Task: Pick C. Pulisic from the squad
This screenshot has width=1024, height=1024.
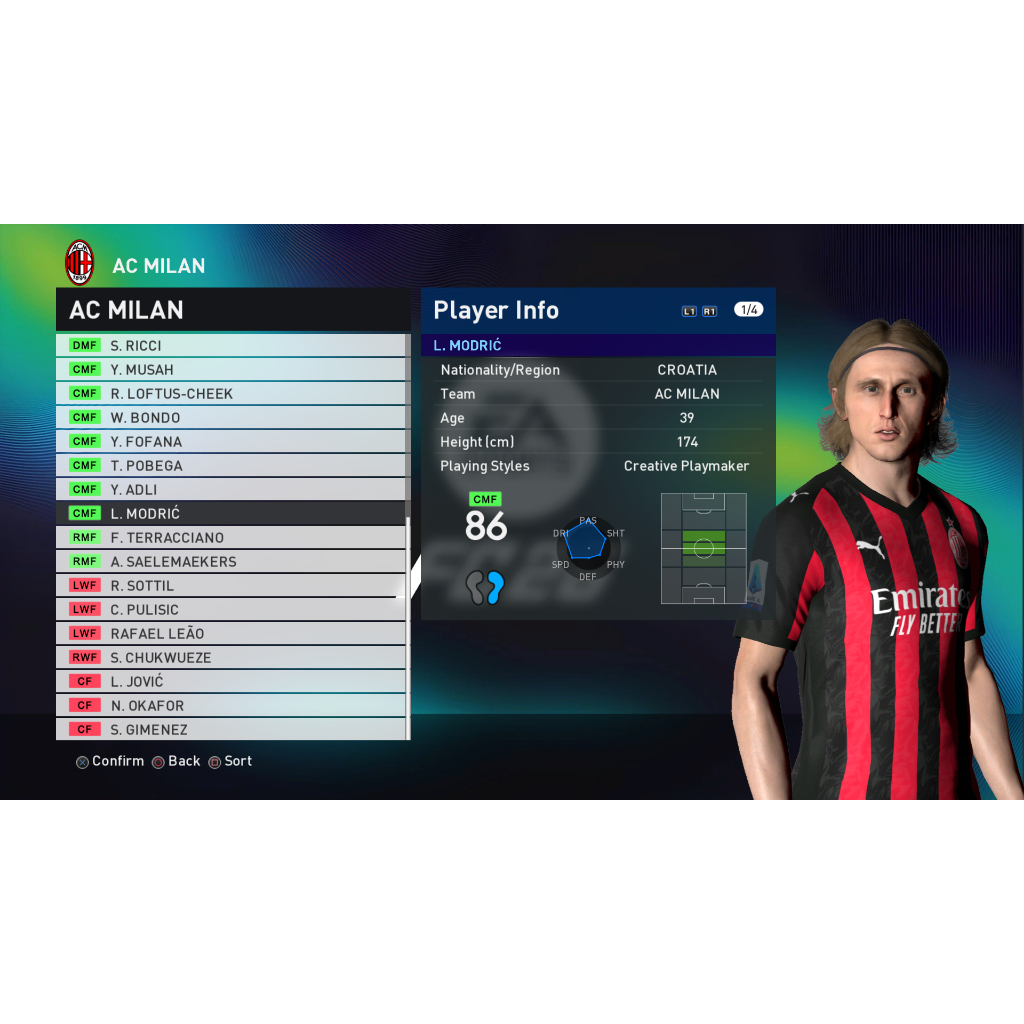Action: 230,609
